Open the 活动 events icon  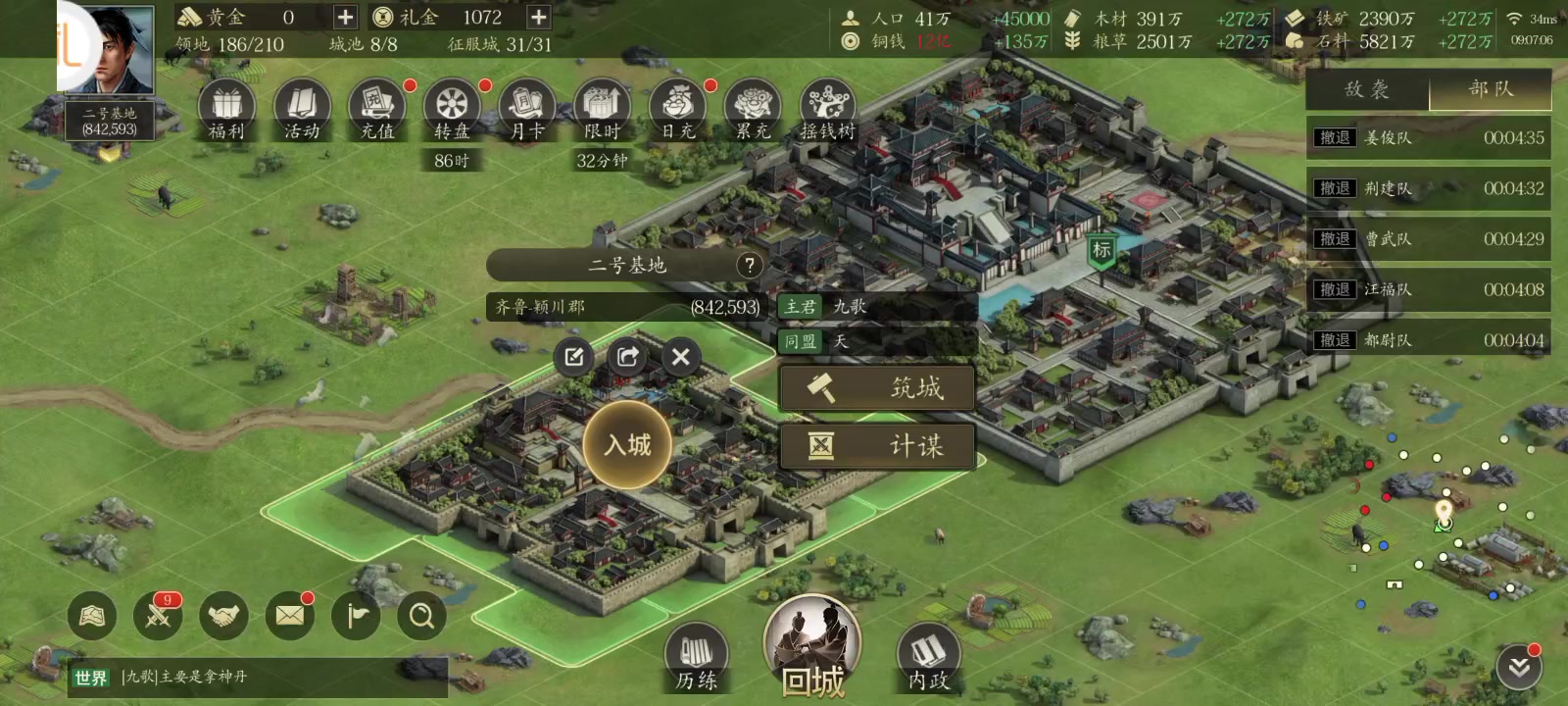(x=302, y=109)
